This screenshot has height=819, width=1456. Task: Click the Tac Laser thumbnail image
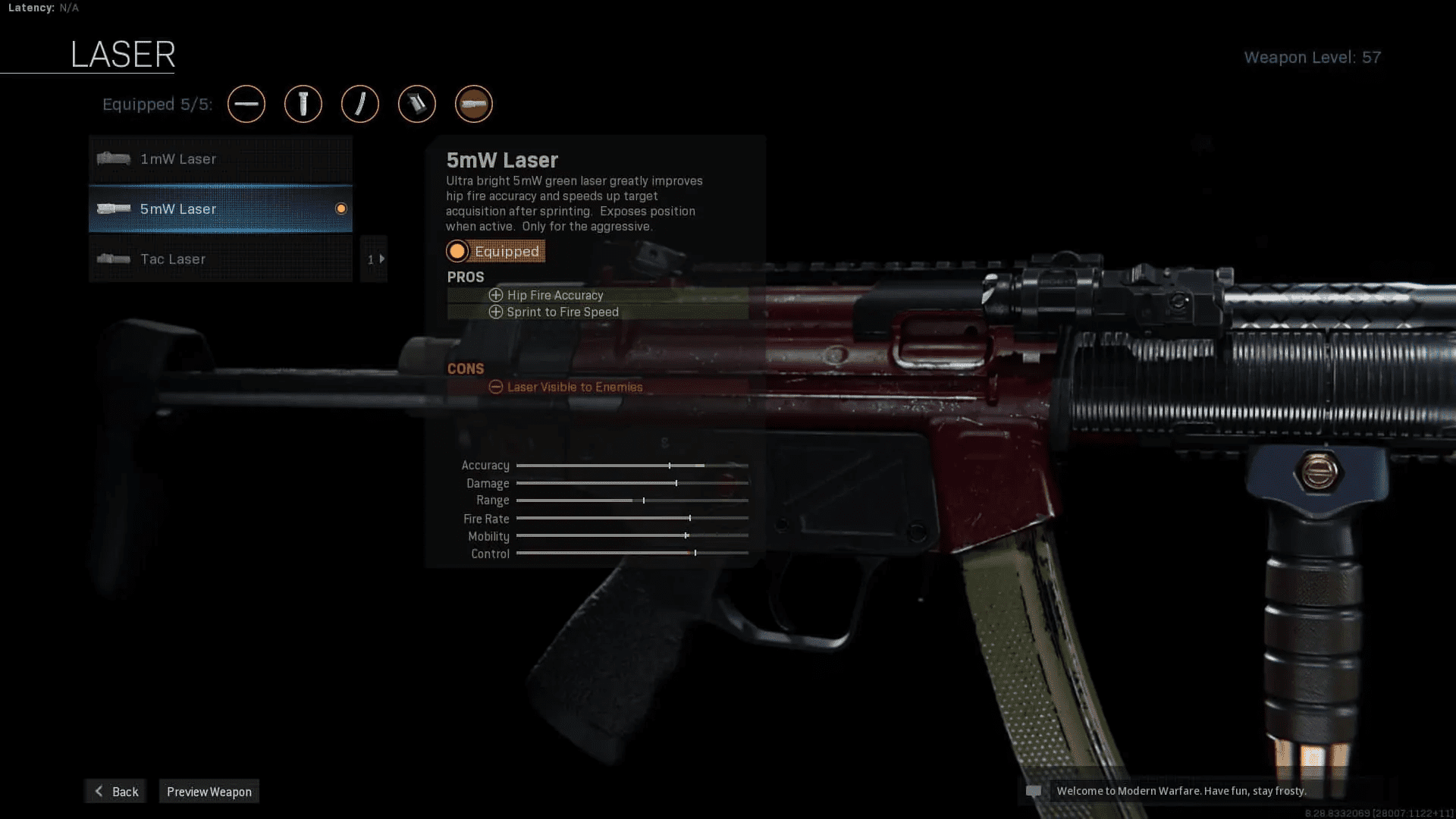[113, 259]
